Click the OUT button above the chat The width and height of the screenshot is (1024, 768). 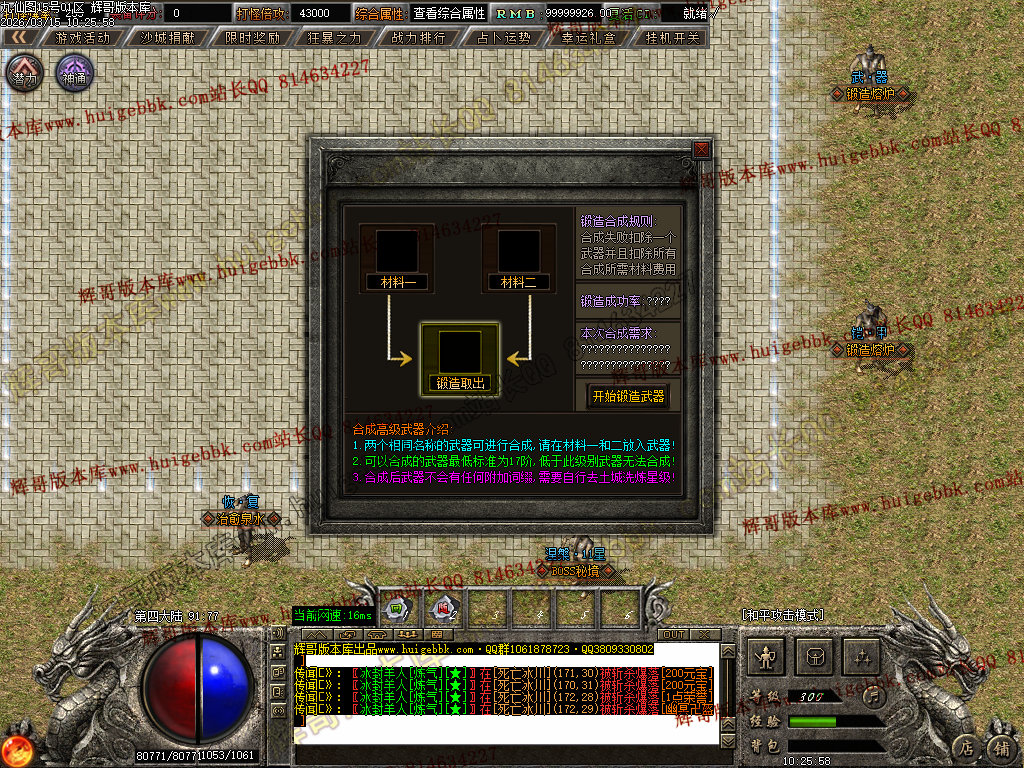tap(674, 634)
